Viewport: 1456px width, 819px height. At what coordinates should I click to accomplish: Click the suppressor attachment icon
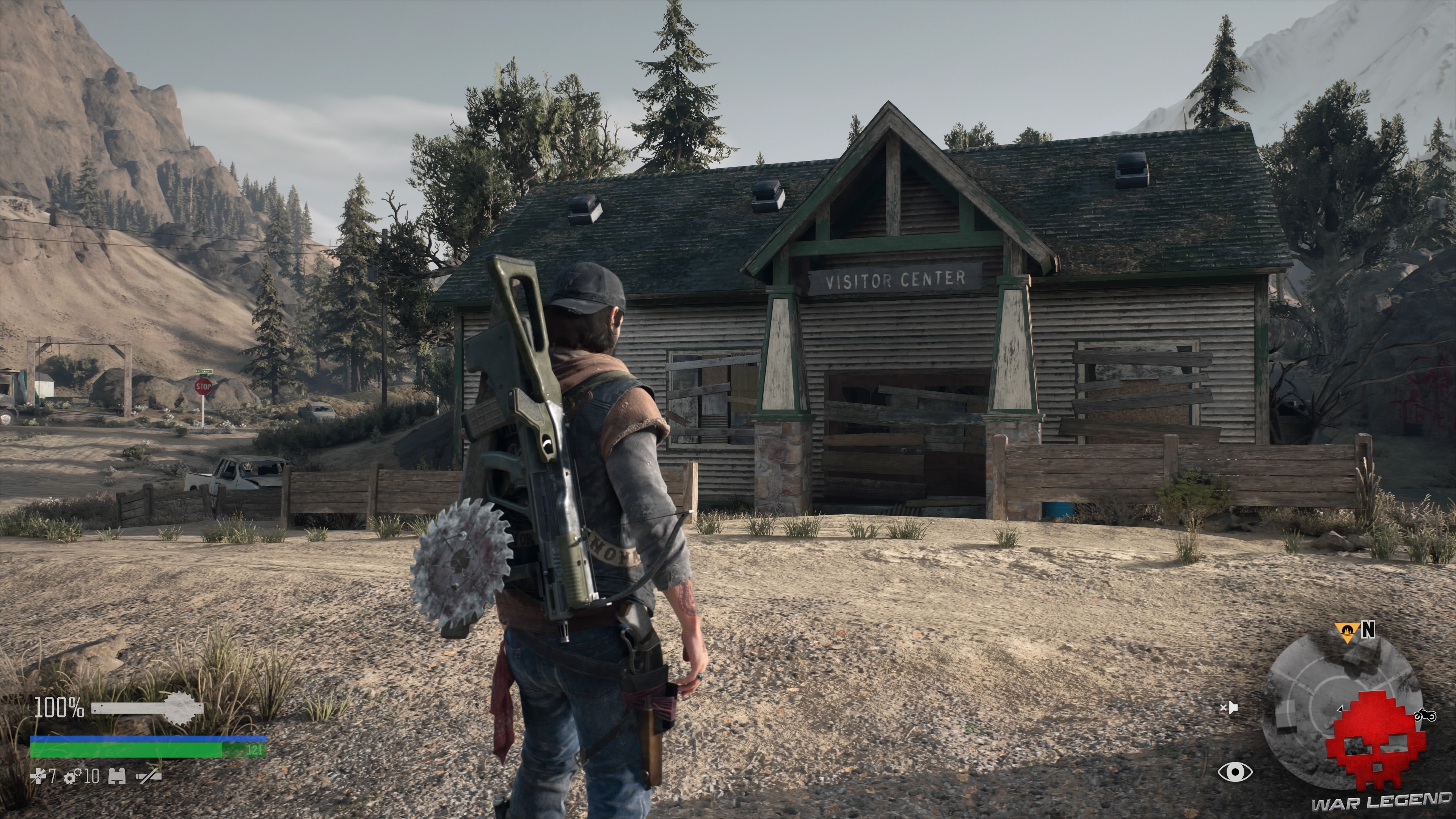coord(148,776)
